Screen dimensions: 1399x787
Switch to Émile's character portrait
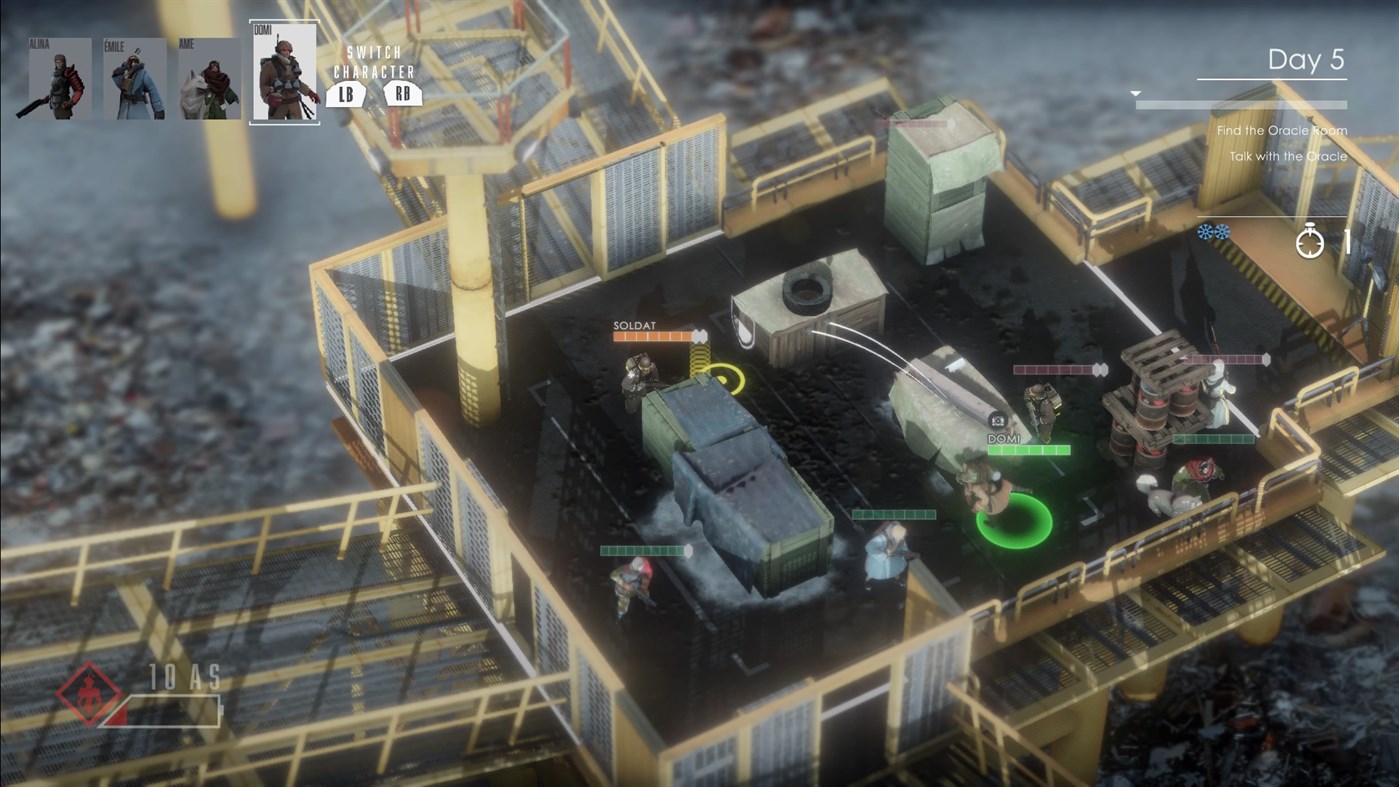click(x=134, y=79)
